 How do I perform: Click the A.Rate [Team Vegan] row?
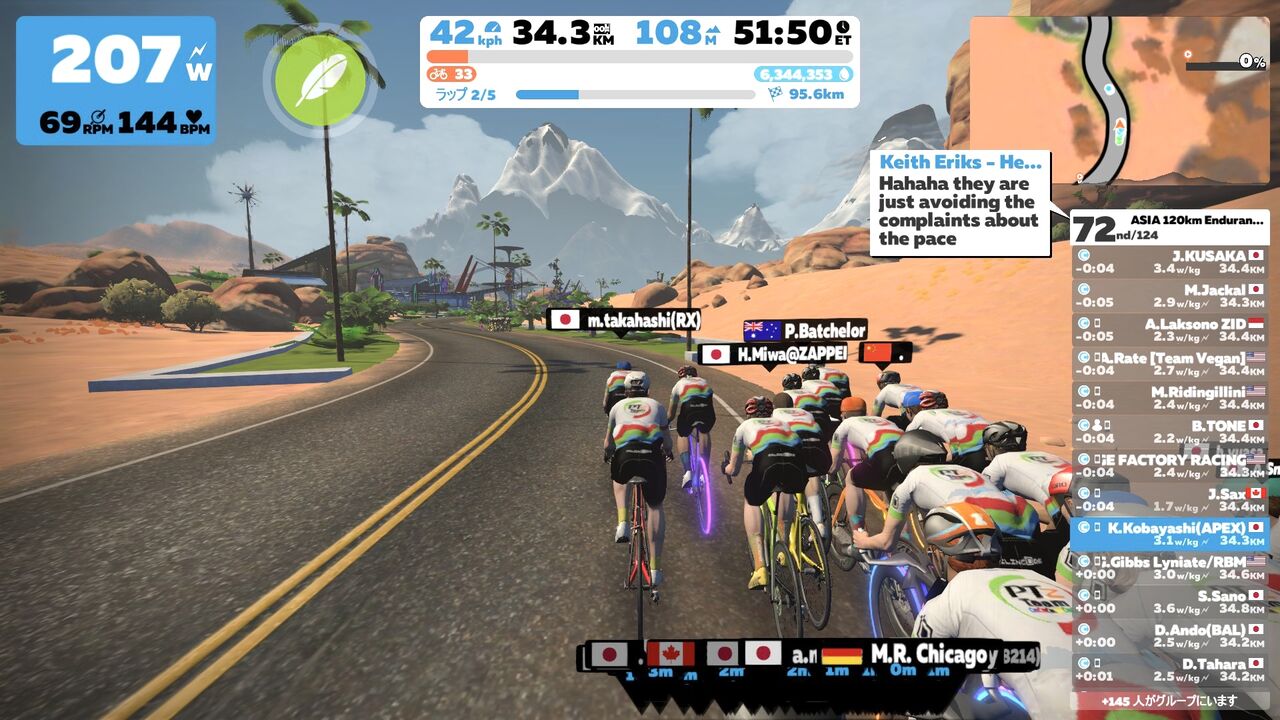[x=1170, y=364]
